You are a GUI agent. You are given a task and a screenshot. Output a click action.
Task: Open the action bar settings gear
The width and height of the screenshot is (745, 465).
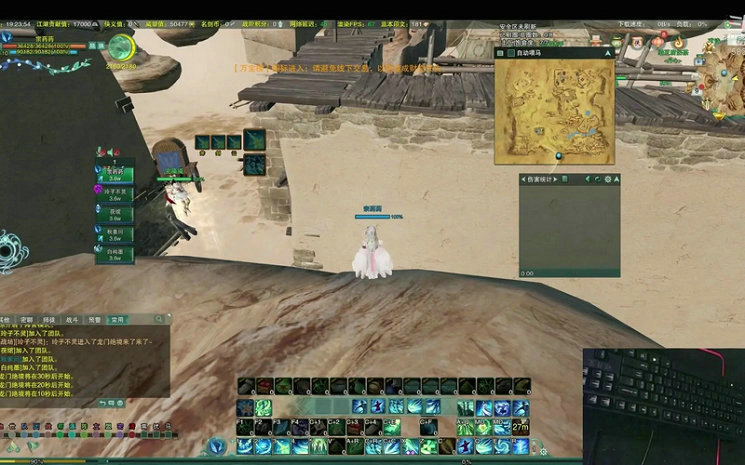543,451
